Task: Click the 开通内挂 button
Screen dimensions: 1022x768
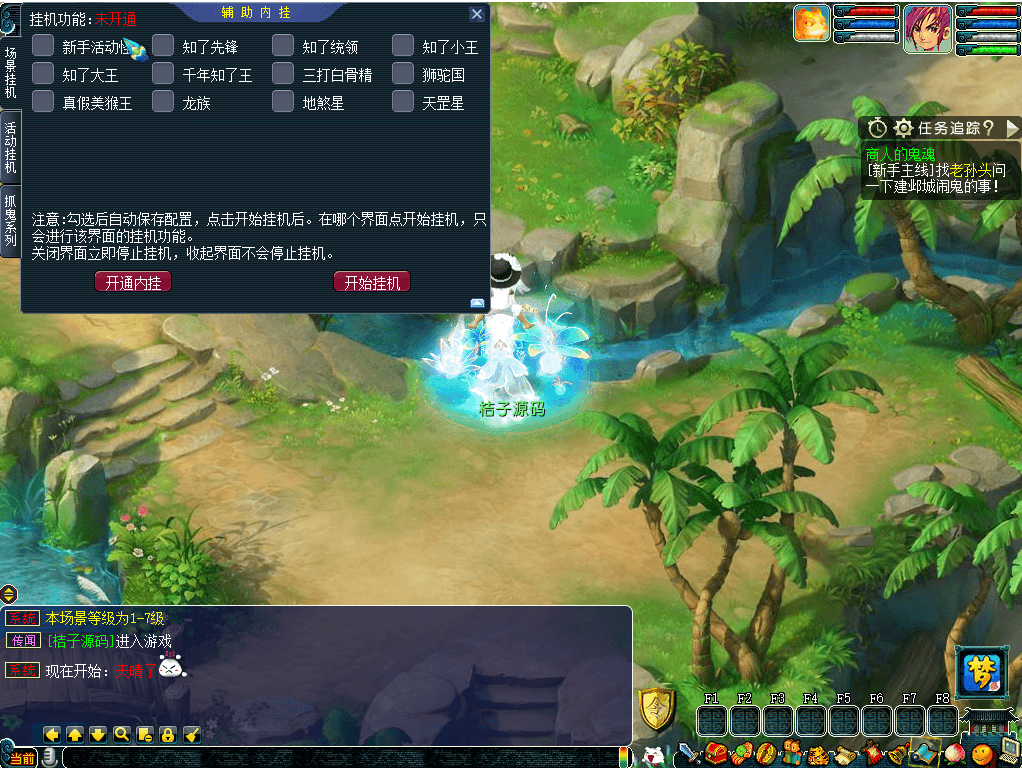Action: tap(133, 283)
